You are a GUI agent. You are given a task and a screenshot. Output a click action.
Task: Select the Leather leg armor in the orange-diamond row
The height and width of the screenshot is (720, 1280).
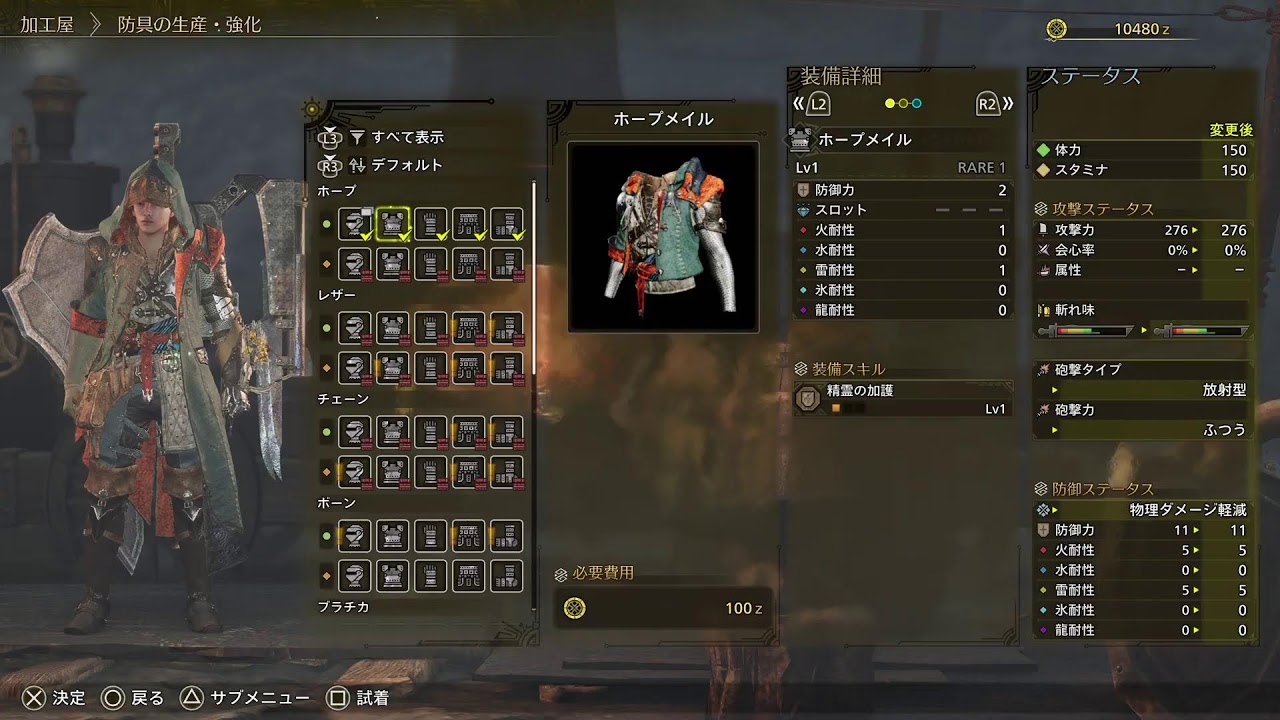point(506,368)
